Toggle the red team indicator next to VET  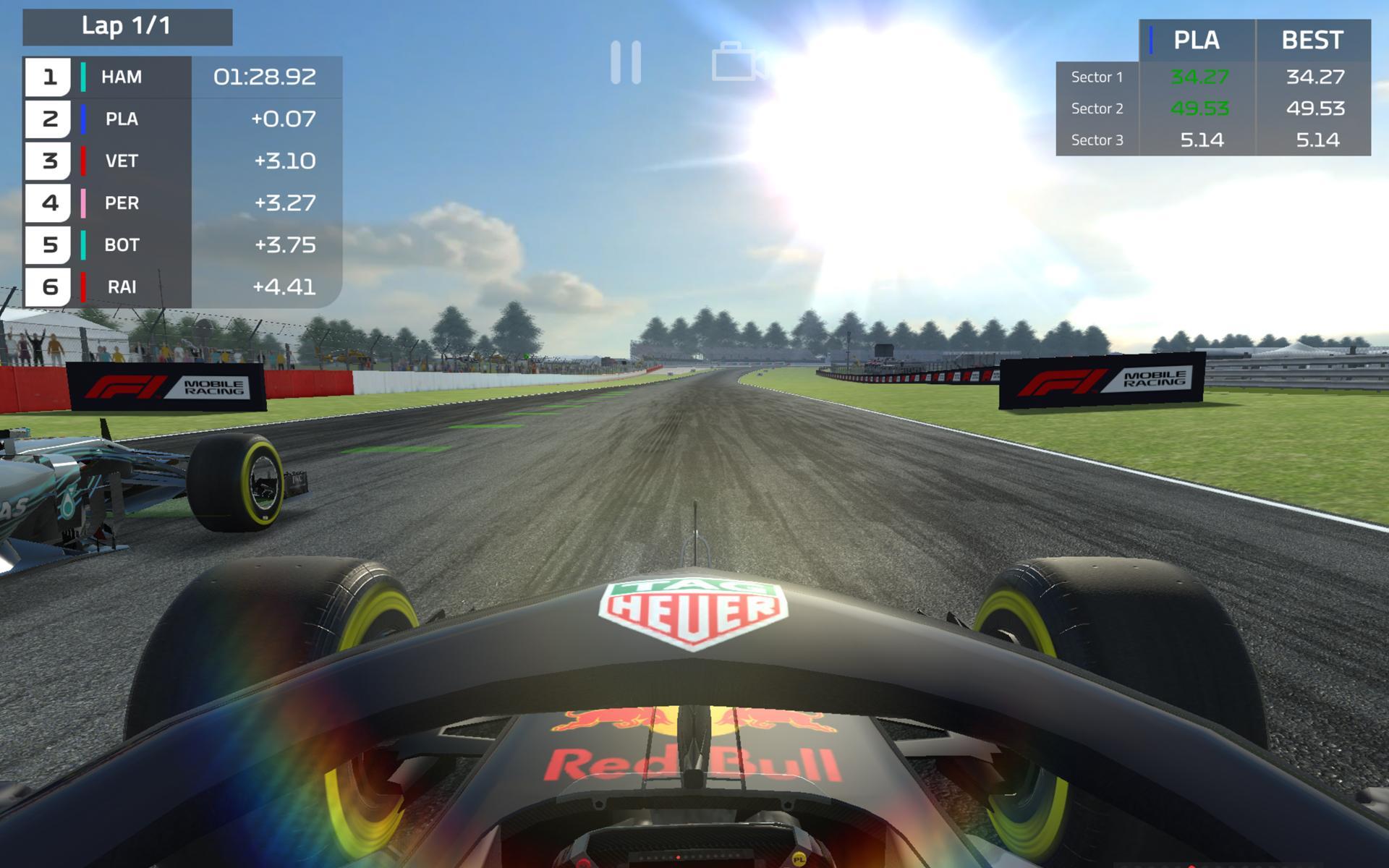[x=85, y=161]
